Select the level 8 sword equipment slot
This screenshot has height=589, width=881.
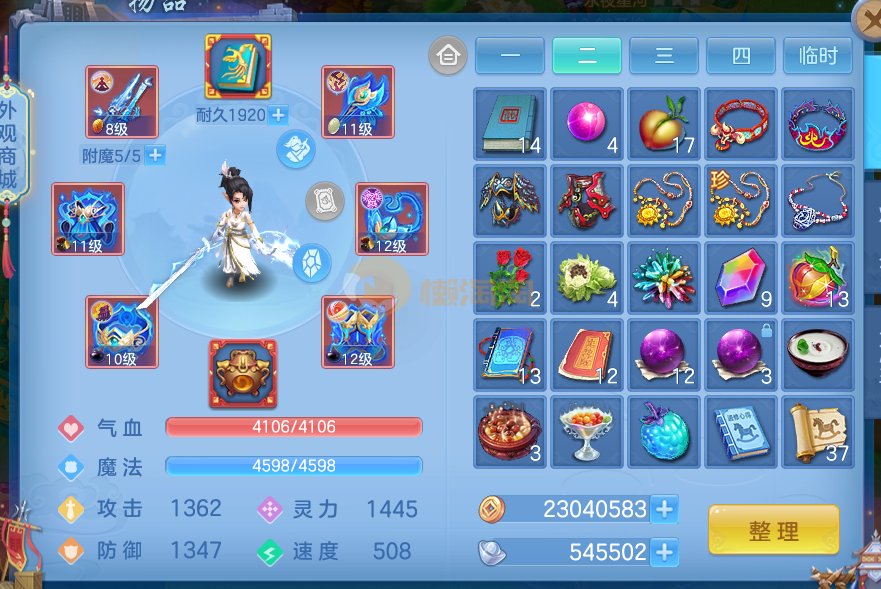pyautogui.click(x=122, y=102)
